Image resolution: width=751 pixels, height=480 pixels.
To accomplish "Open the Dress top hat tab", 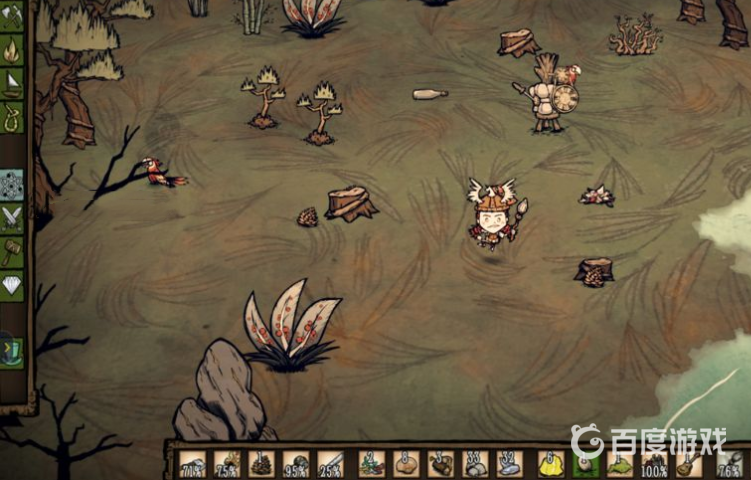I will 12,351.
